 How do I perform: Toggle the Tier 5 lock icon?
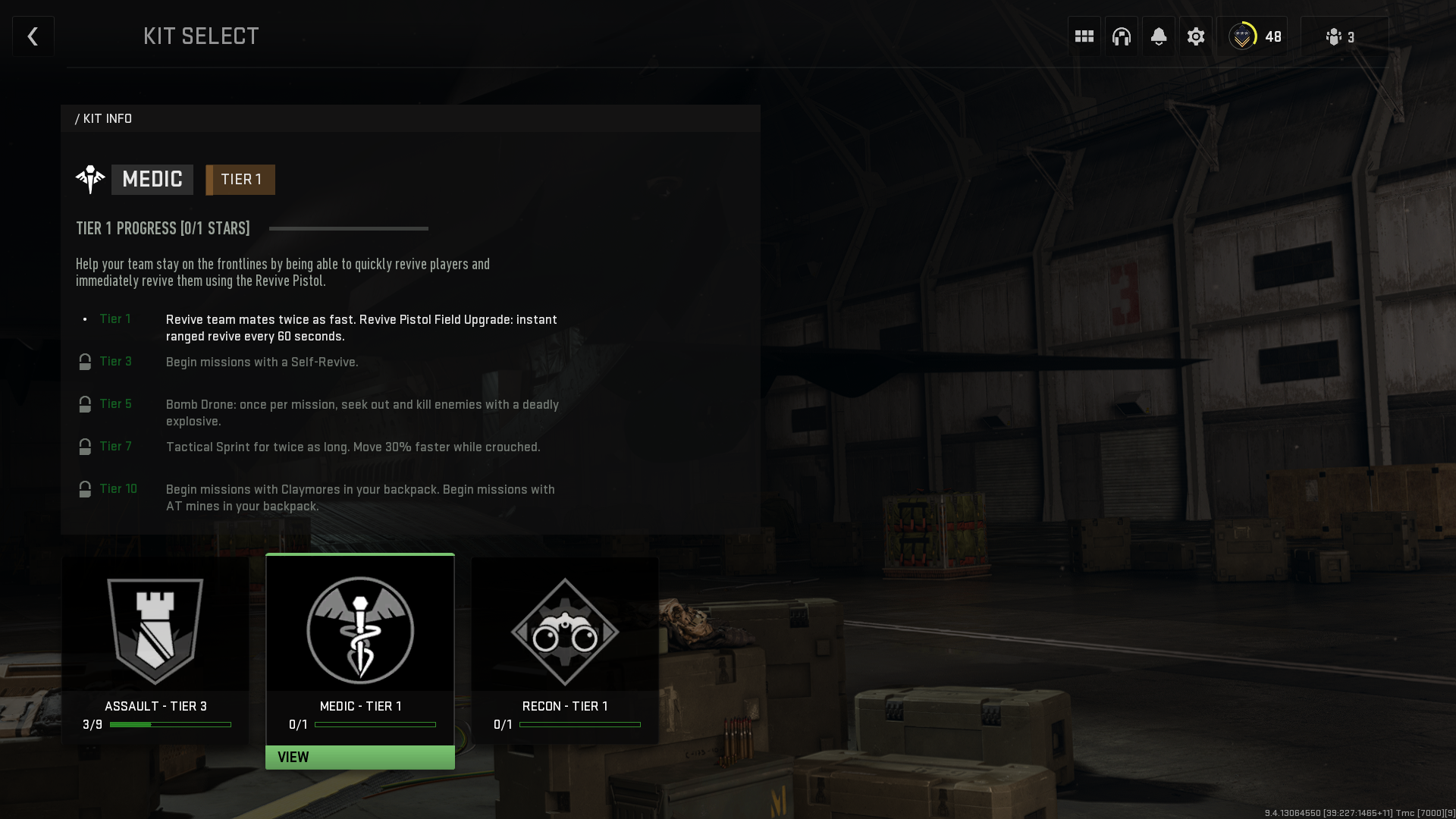(84, 404)
